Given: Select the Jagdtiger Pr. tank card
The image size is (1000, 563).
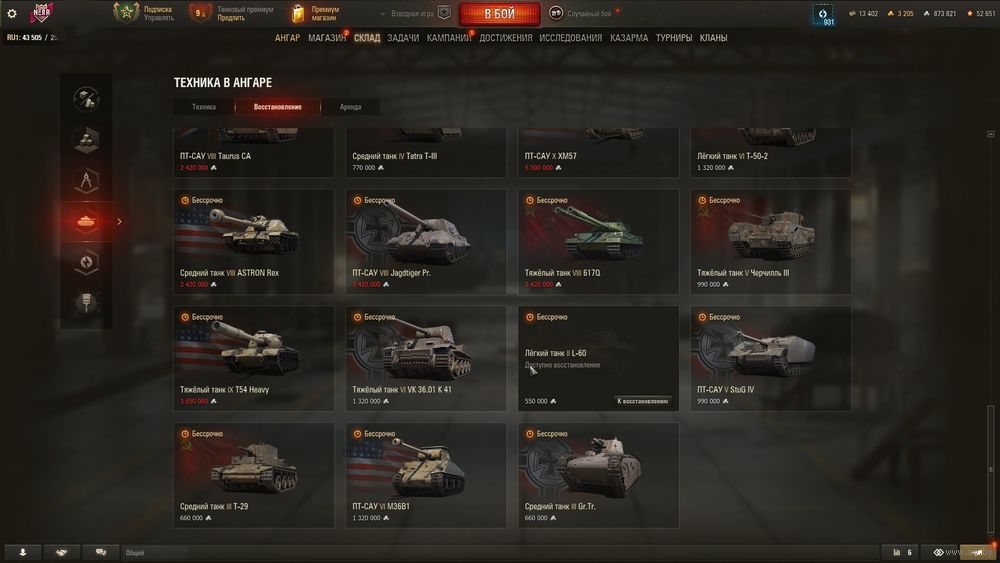Looking at the screenshot, I should pyautogui.click(x=426, y=241).
